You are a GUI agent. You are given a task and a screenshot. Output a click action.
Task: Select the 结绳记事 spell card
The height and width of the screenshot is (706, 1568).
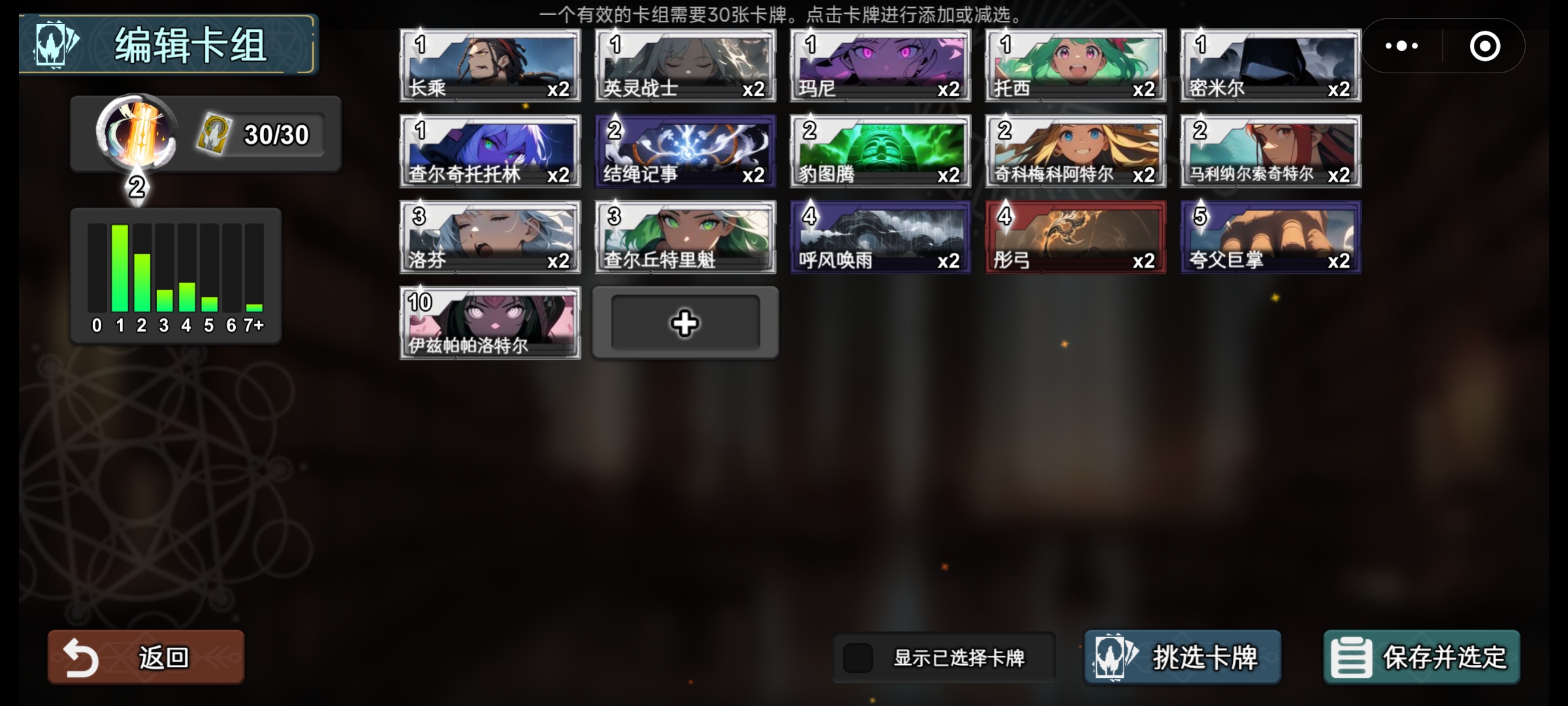pos(685,151)
